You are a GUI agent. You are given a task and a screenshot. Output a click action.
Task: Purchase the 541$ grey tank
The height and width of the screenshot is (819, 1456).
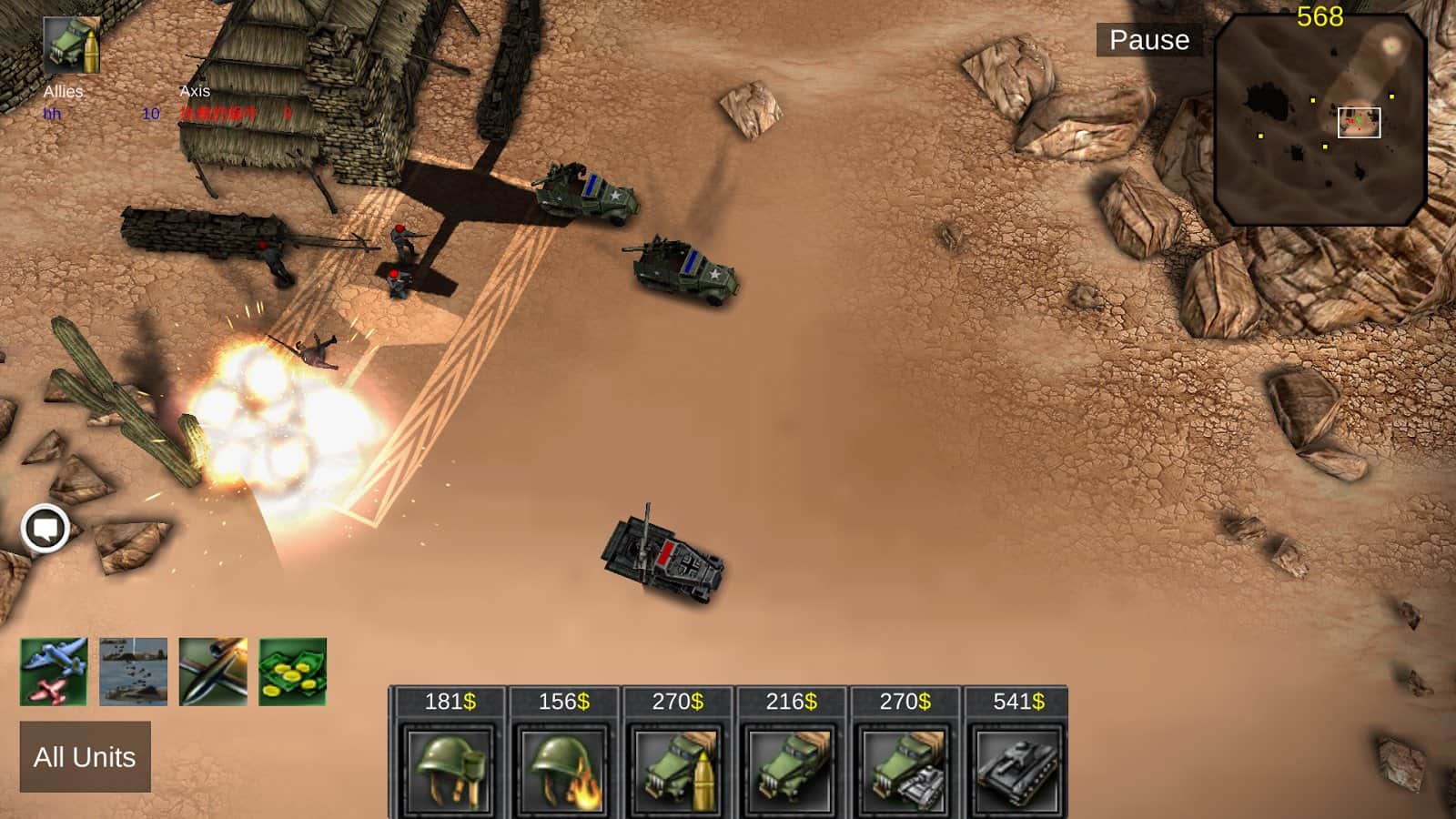pyautogui.click(x=1017, y=769)
